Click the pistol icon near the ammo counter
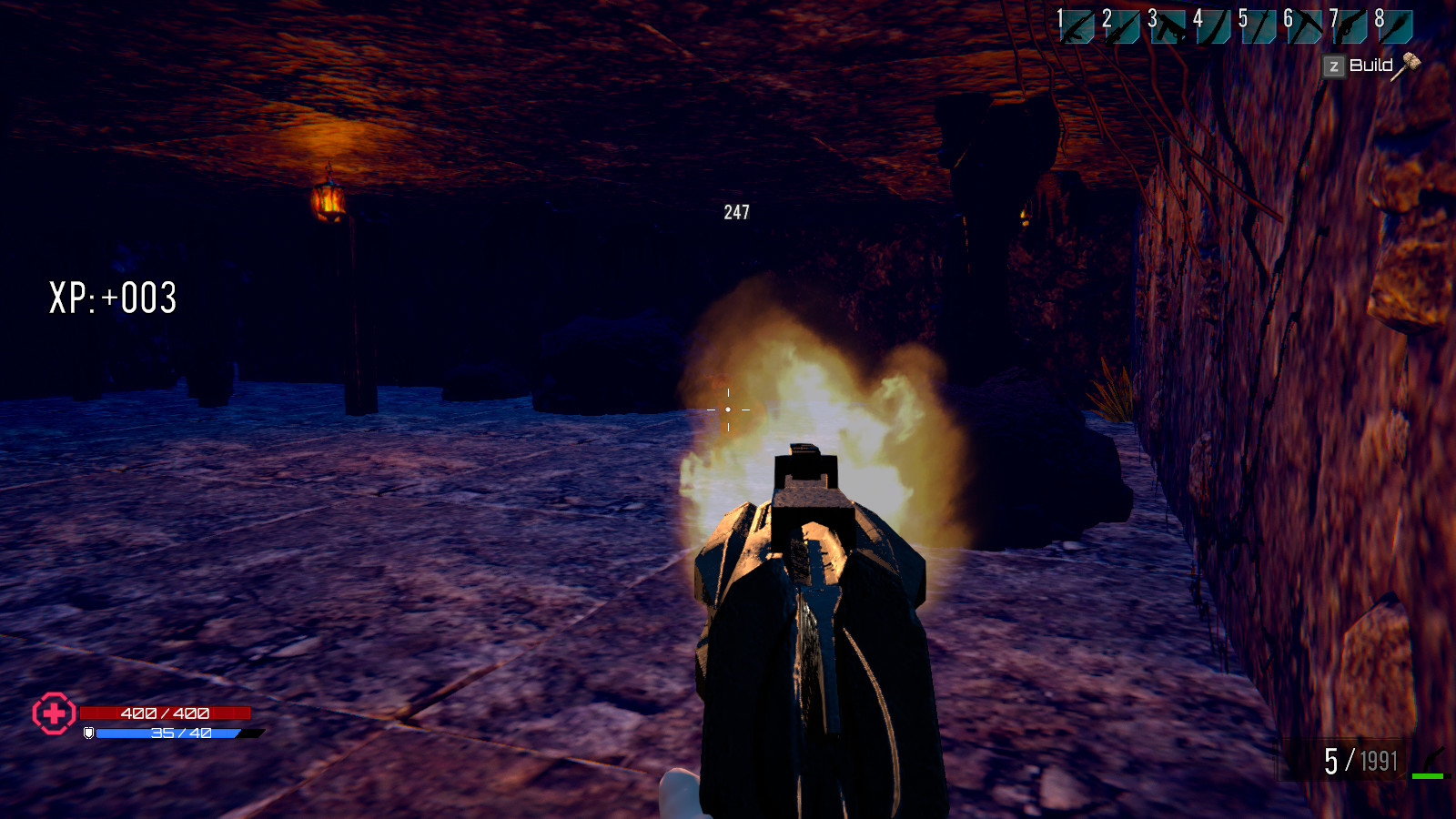The image size is (1456, 819). point(1433,758)
